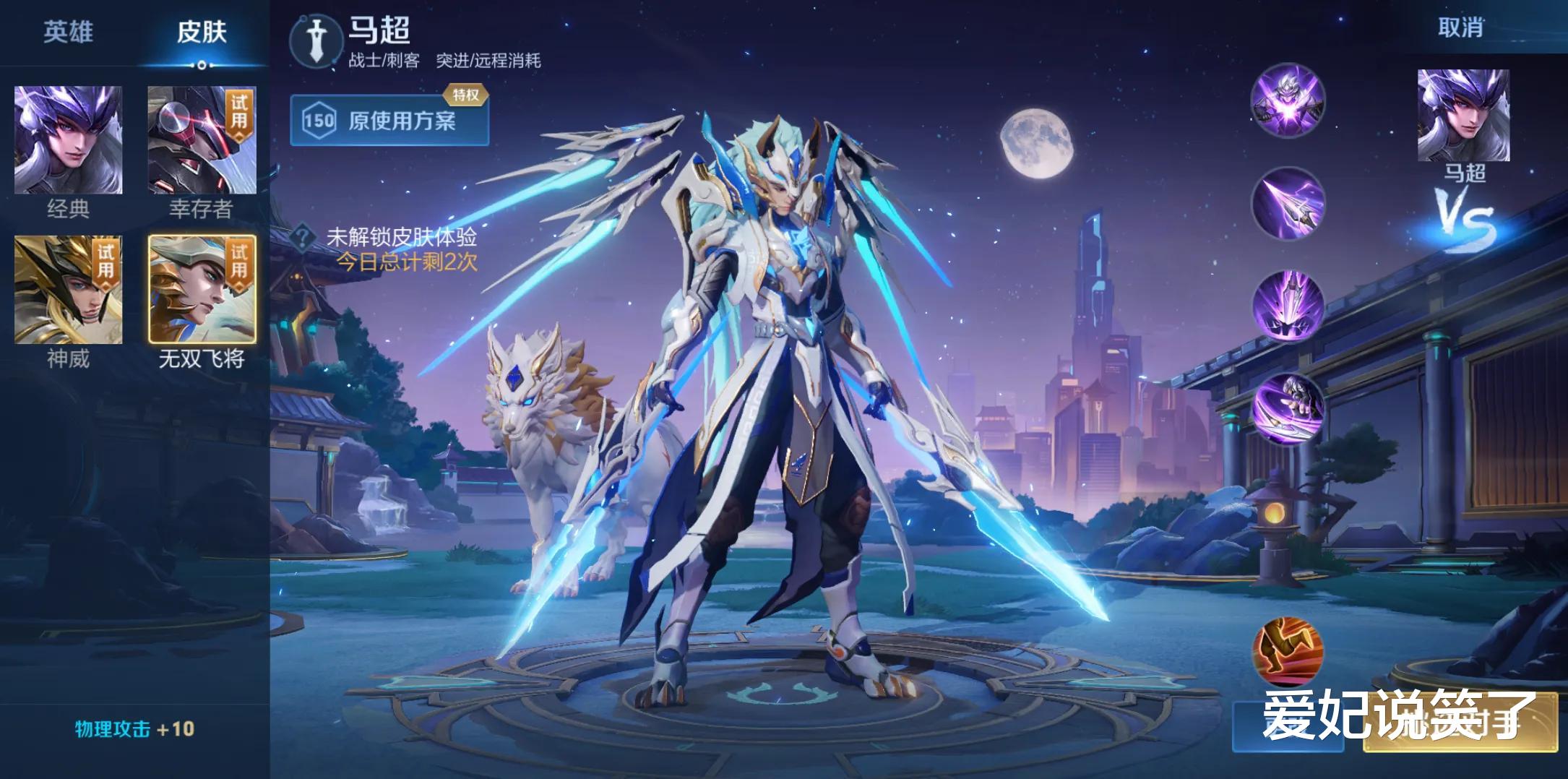Show the thrown lightning spear skill icon
Viewport: 1568px width, 779px height.
pos(1288,204)
